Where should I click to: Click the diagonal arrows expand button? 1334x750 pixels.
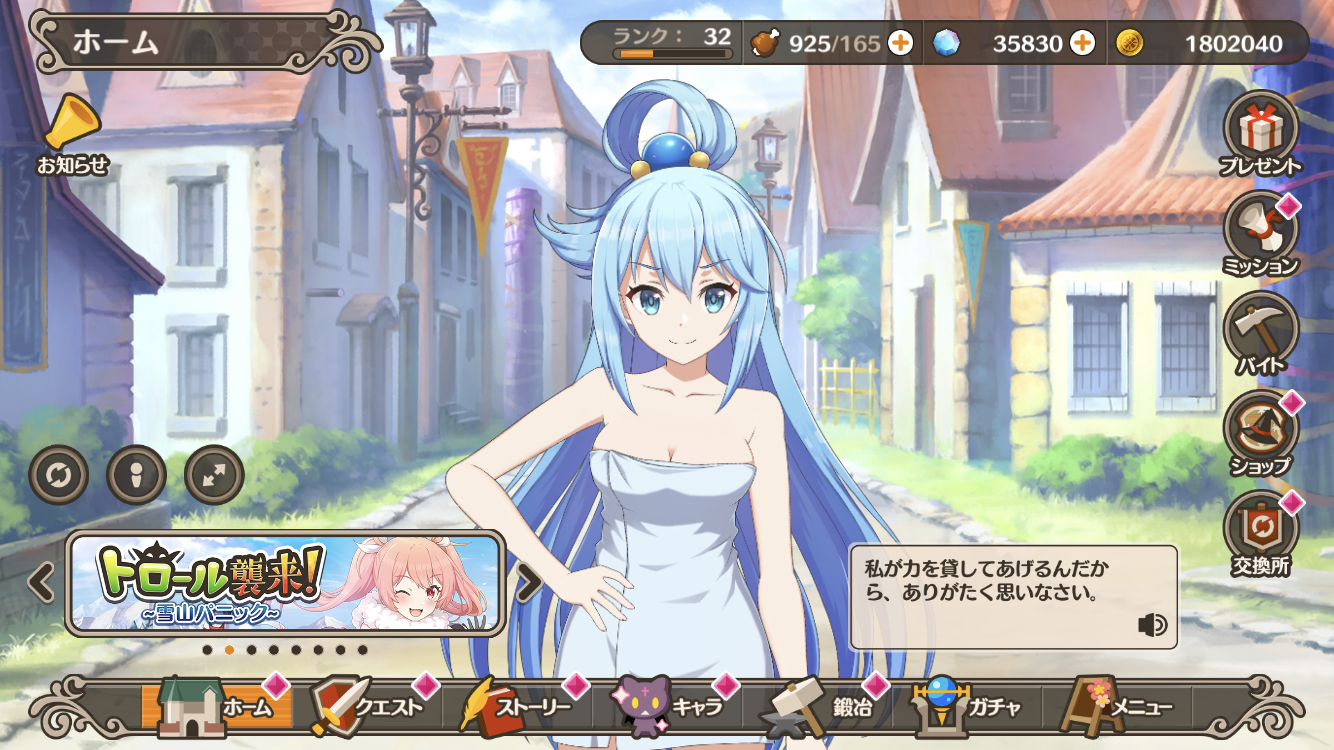pyautogui.click(x=214, y=475)
